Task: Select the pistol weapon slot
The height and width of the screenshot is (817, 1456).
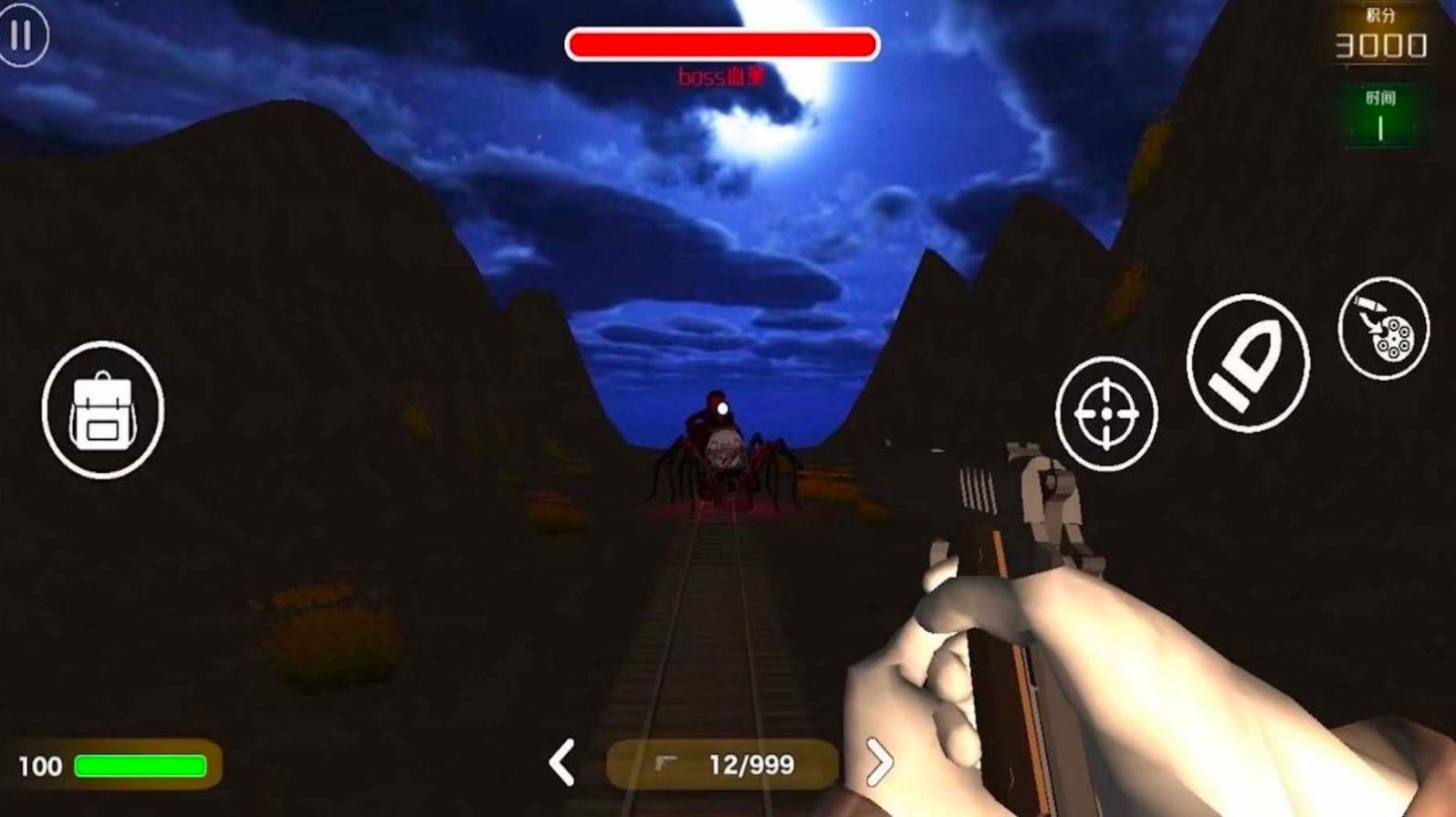Action: point(722,764)
